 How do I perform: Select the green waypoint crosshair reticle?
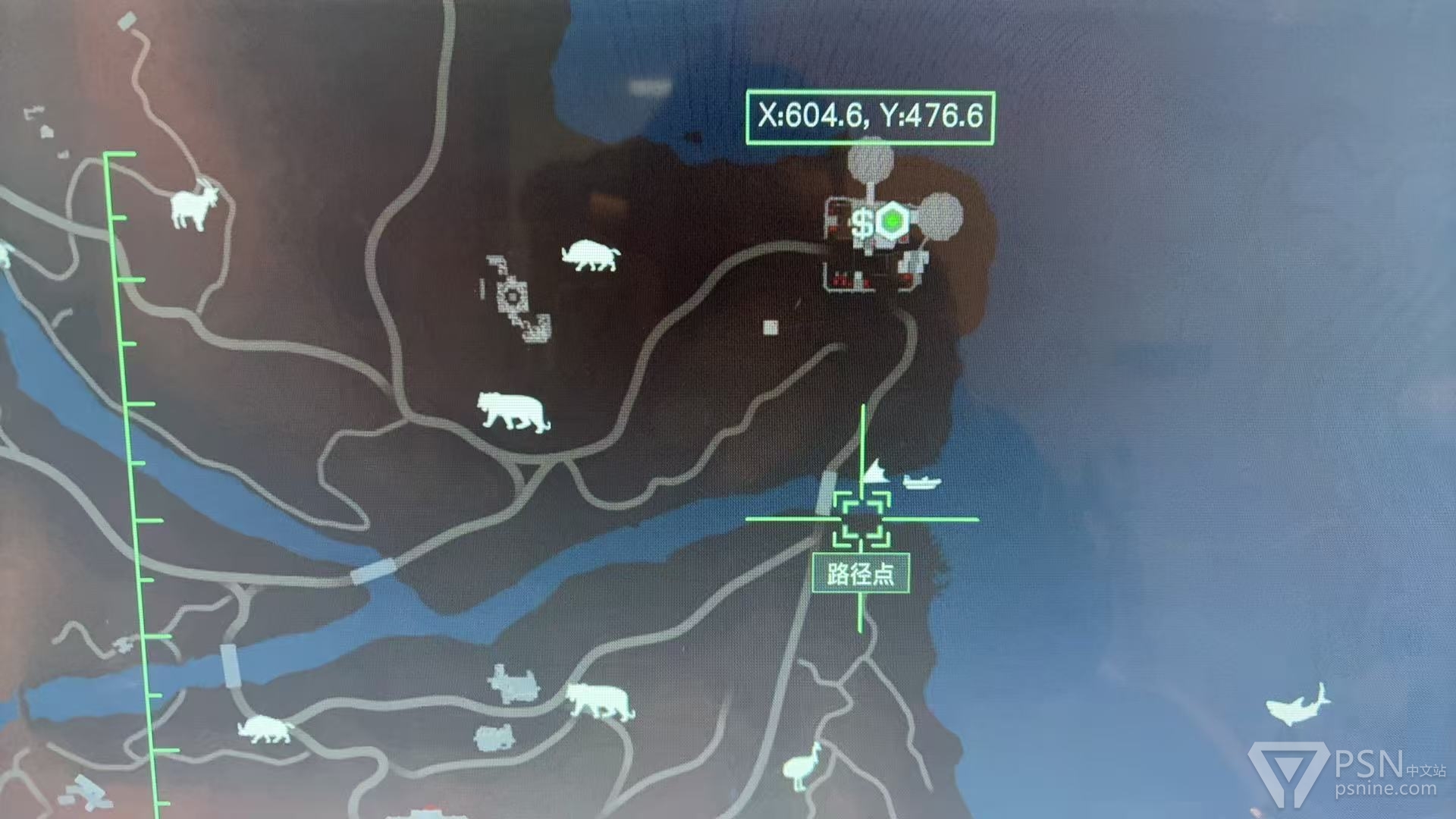(861, 519)
